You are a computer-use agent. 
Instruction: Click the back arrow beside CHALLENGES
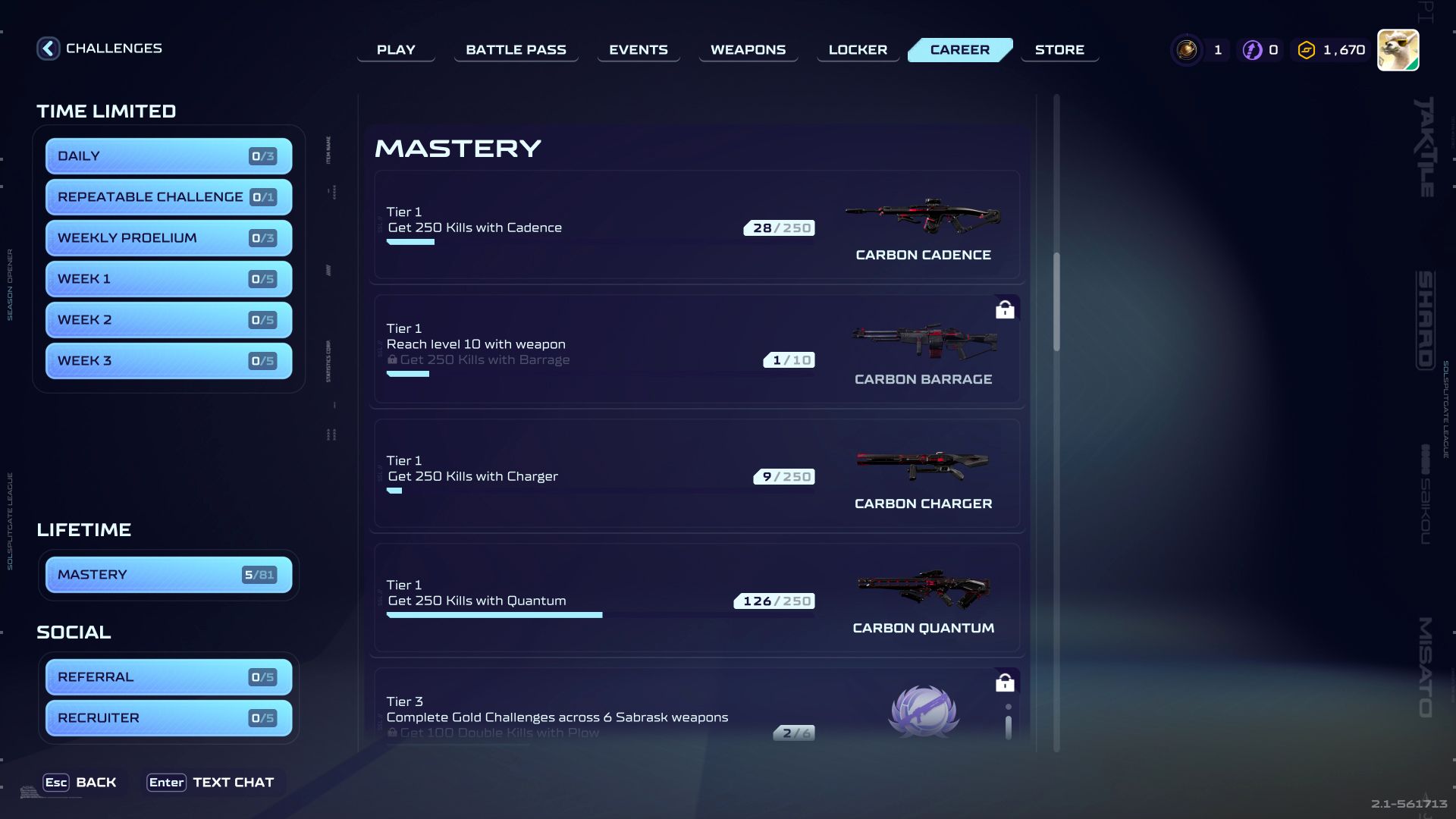(48, 48)
